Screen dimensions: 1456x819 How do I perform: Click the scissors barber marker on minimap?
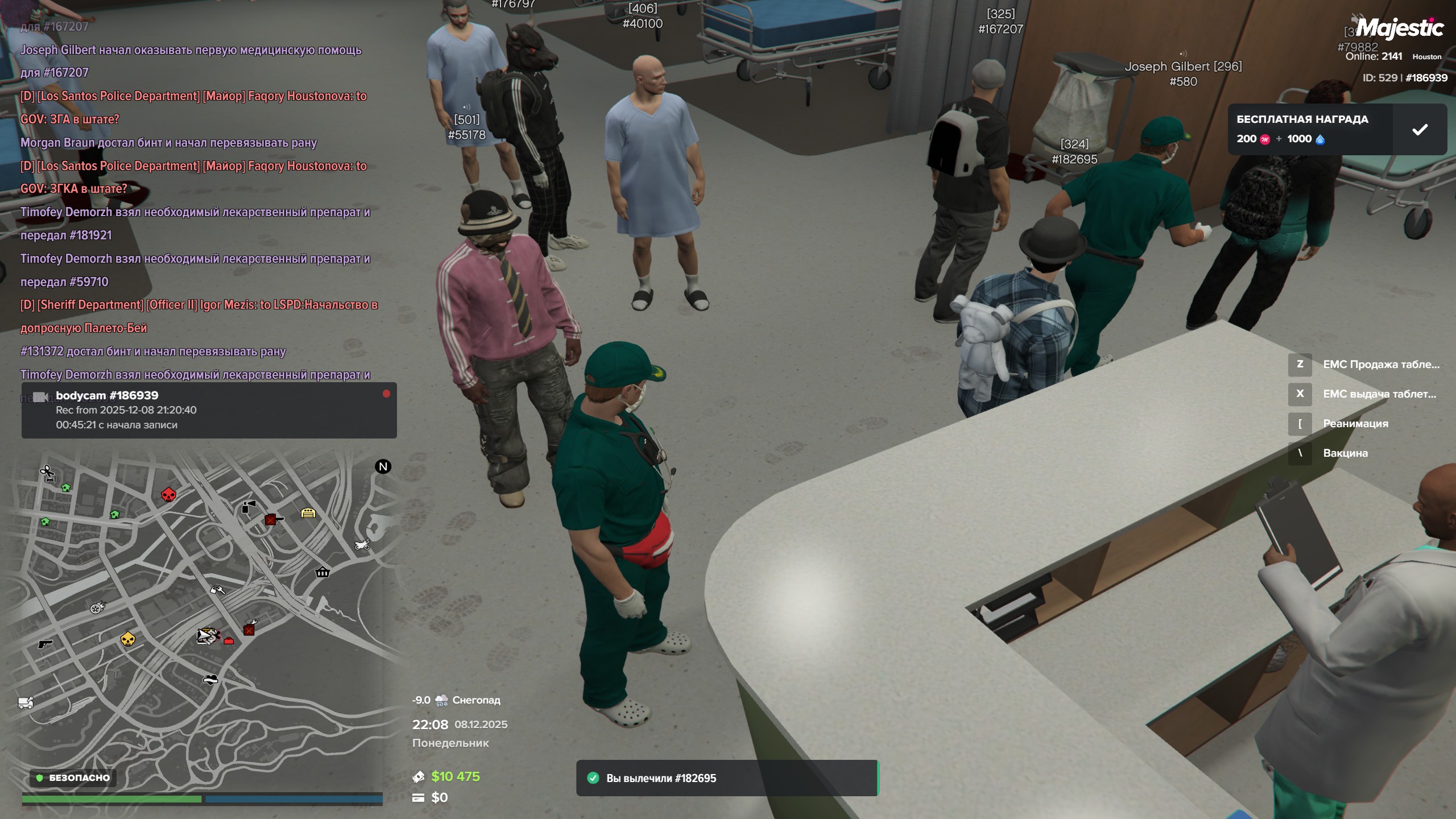coord(47,472)
